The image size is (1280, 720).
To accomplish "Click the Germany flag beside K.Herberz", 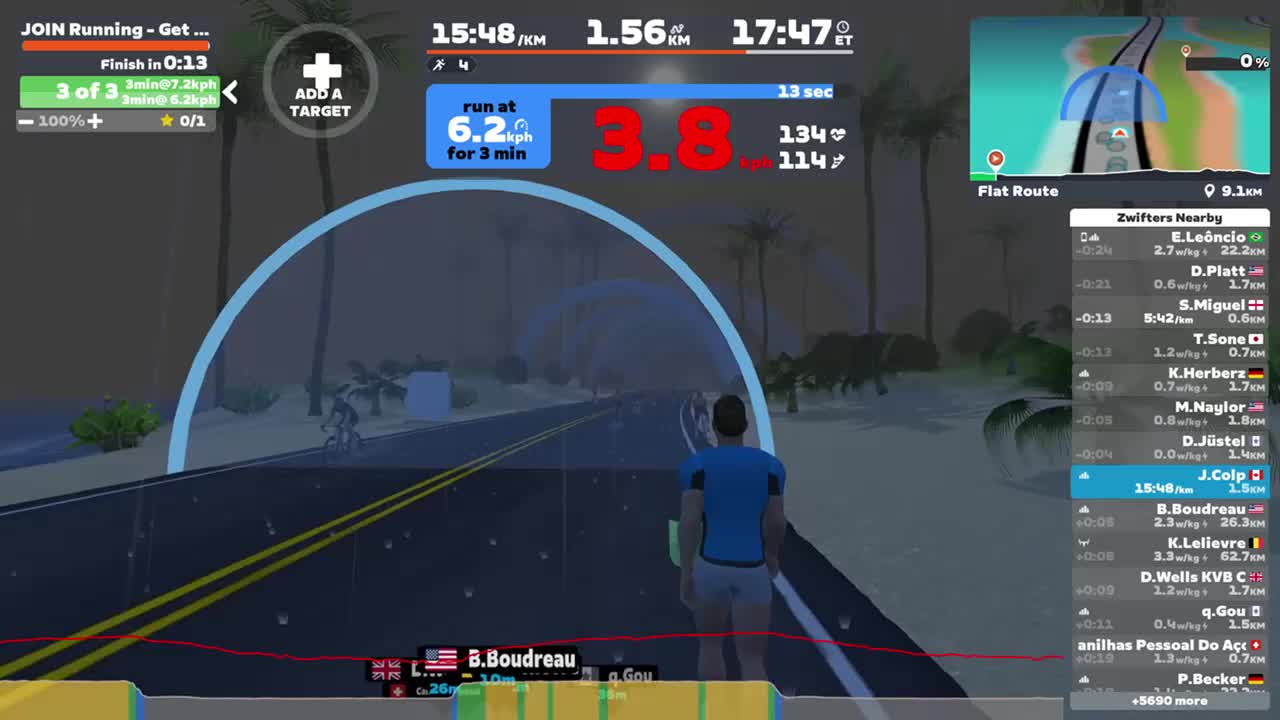I will tap(1256, 372).
